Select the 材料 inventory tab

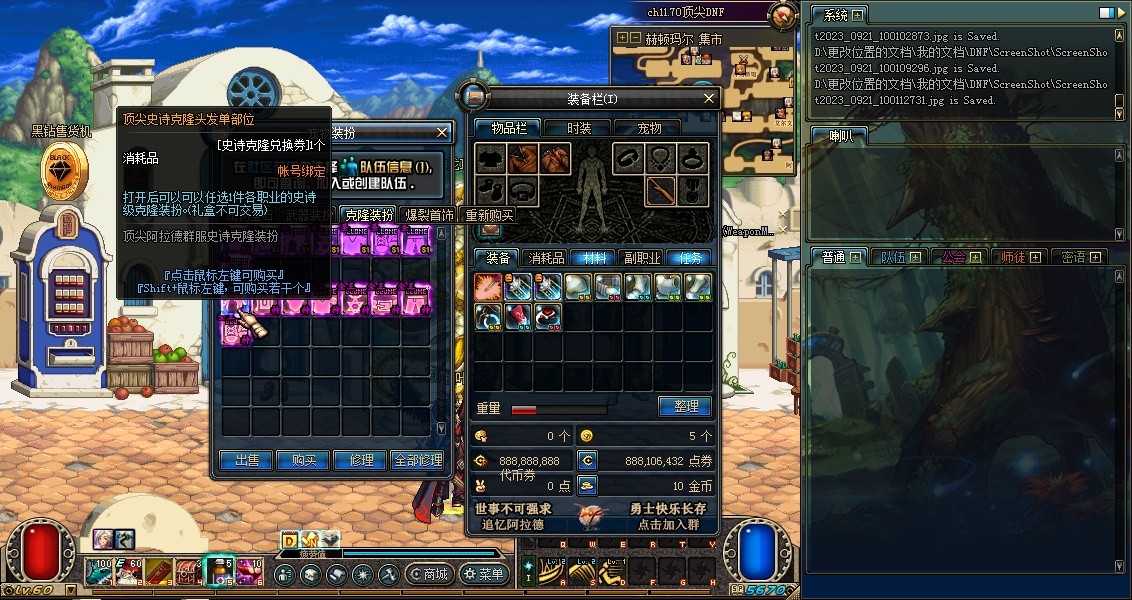point(594,258)
